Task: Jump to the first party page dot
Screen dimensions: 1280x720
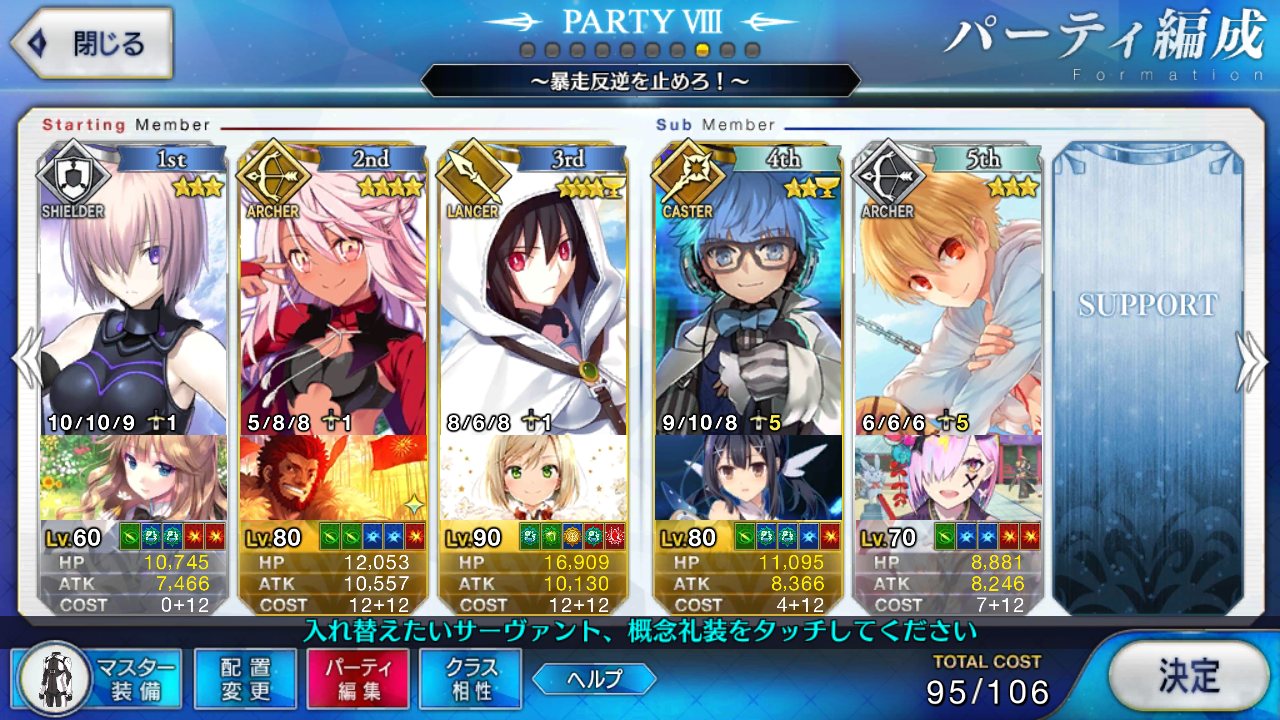Action: coord(527,50)
